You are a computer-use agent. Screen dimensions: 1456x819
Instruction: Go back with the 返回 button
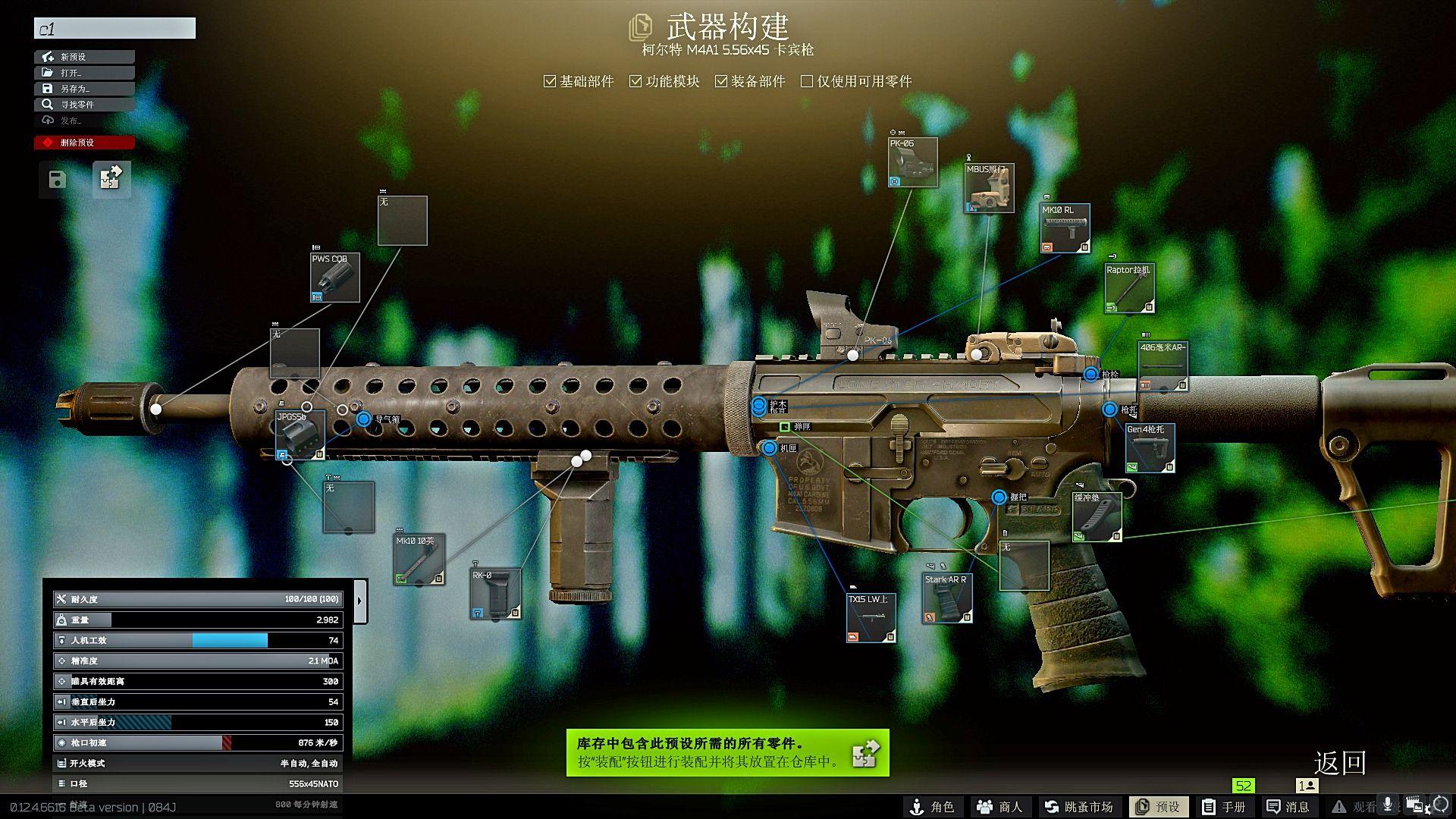click(x=1339, y=763)
